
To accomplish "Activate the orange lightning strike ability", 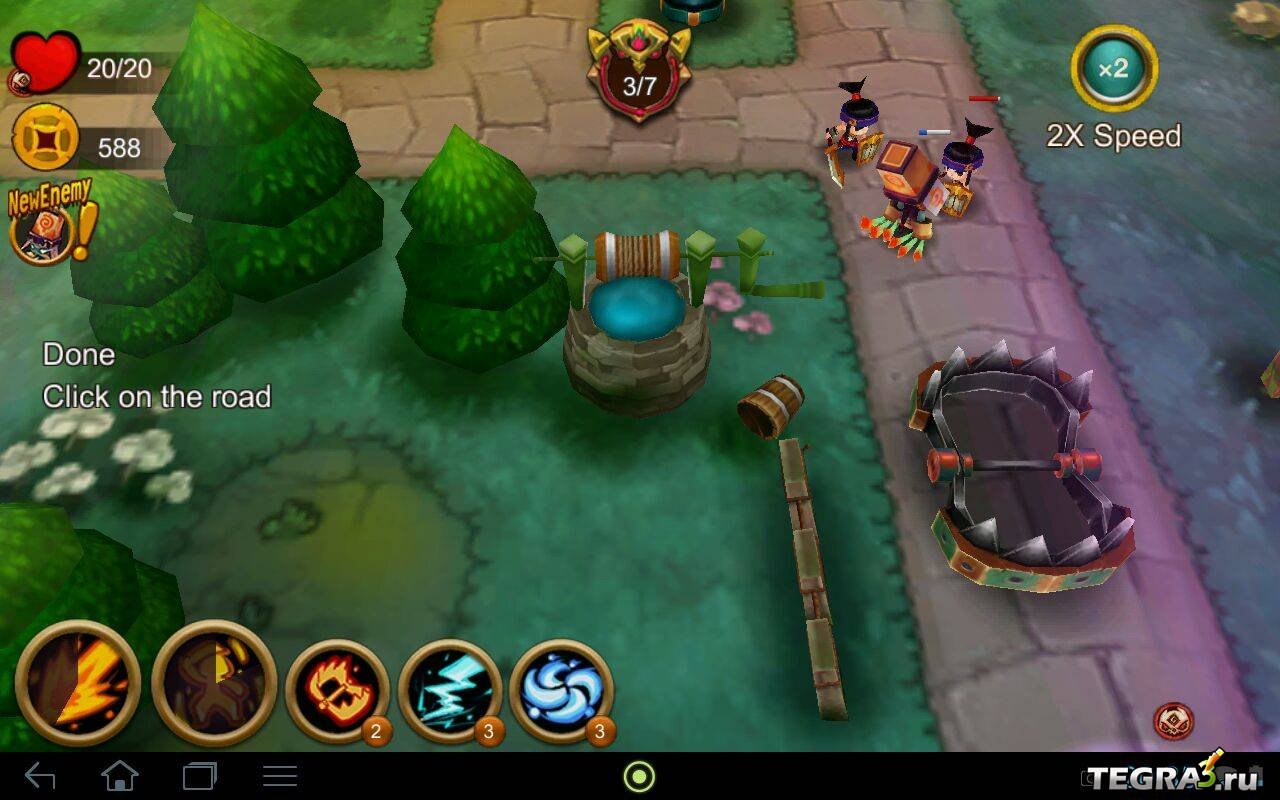I will coord(77,683).
